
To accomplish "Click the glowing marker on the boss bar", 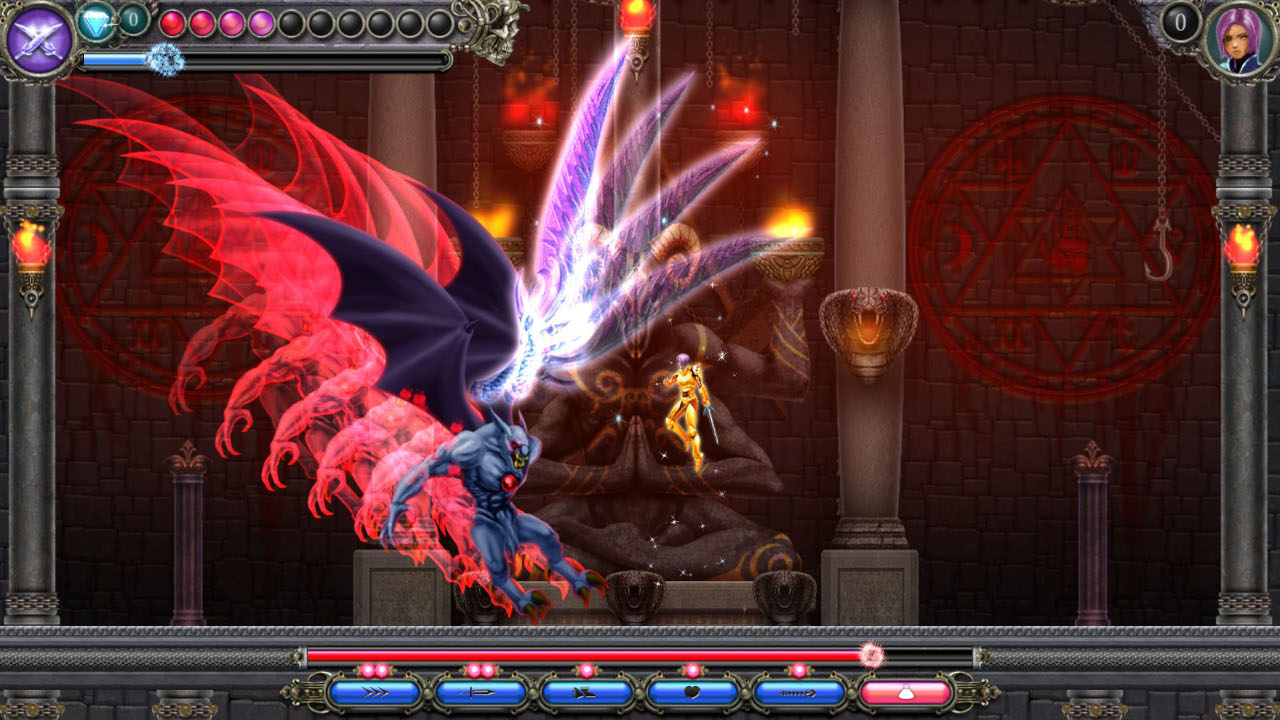I will (872, 654).
